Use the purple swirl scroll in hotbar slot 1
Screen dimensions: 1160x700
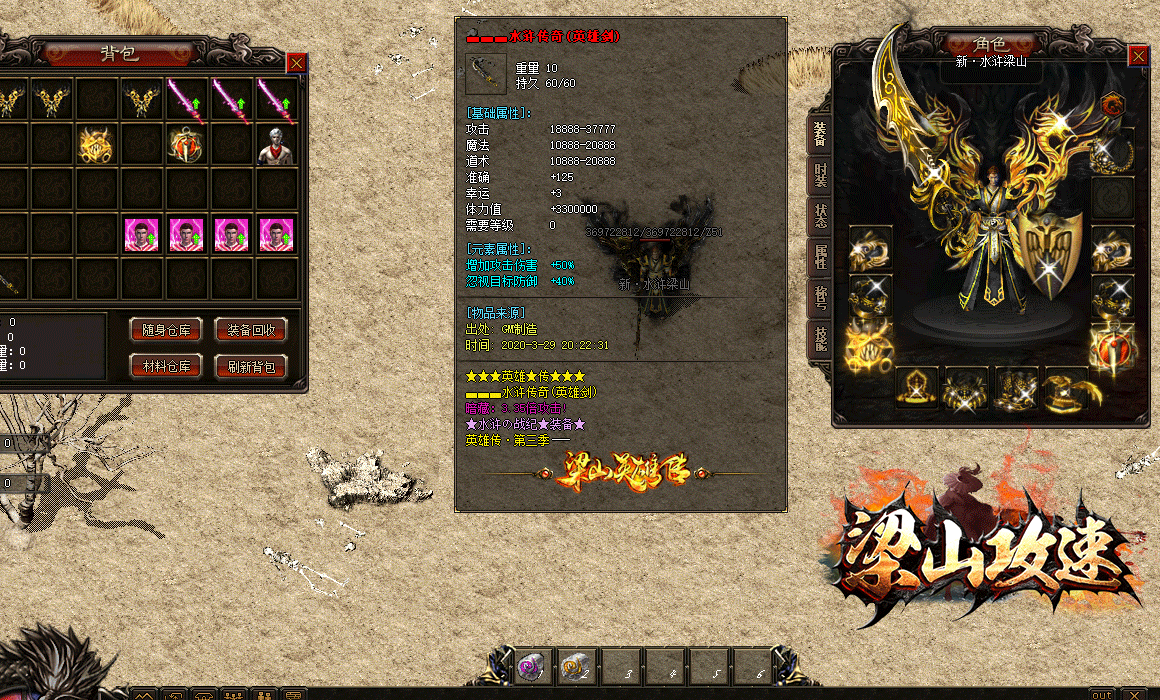[x=531, y=668]
